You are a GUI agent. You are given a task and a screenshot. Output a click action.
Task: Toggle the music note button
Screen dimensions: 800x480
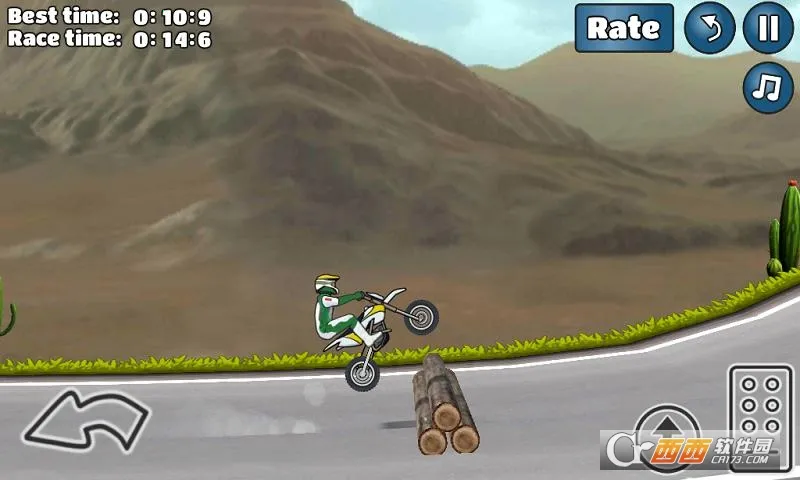click(x=768, y=89)
